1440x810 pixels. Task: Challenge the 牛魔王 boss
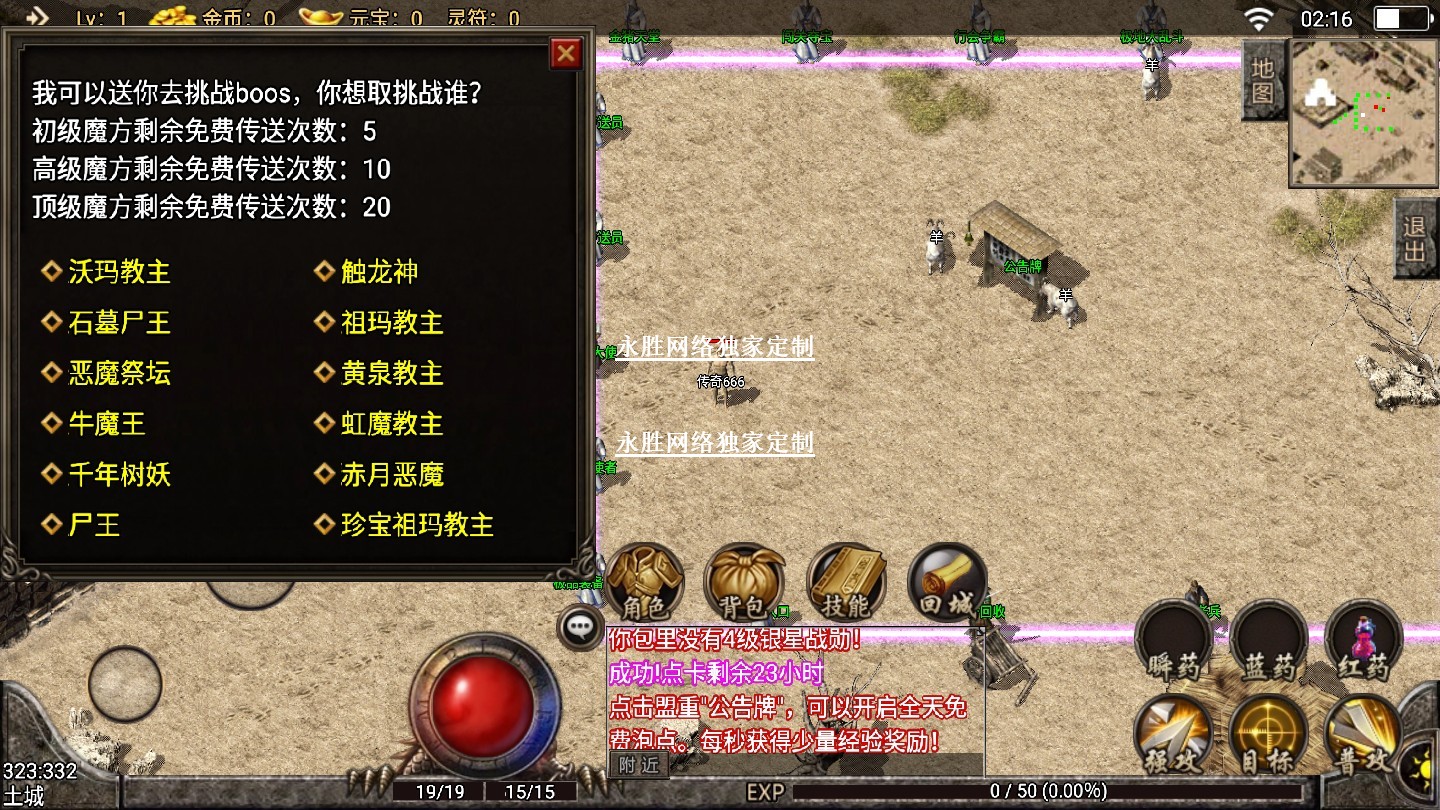[x=106, y=424]
